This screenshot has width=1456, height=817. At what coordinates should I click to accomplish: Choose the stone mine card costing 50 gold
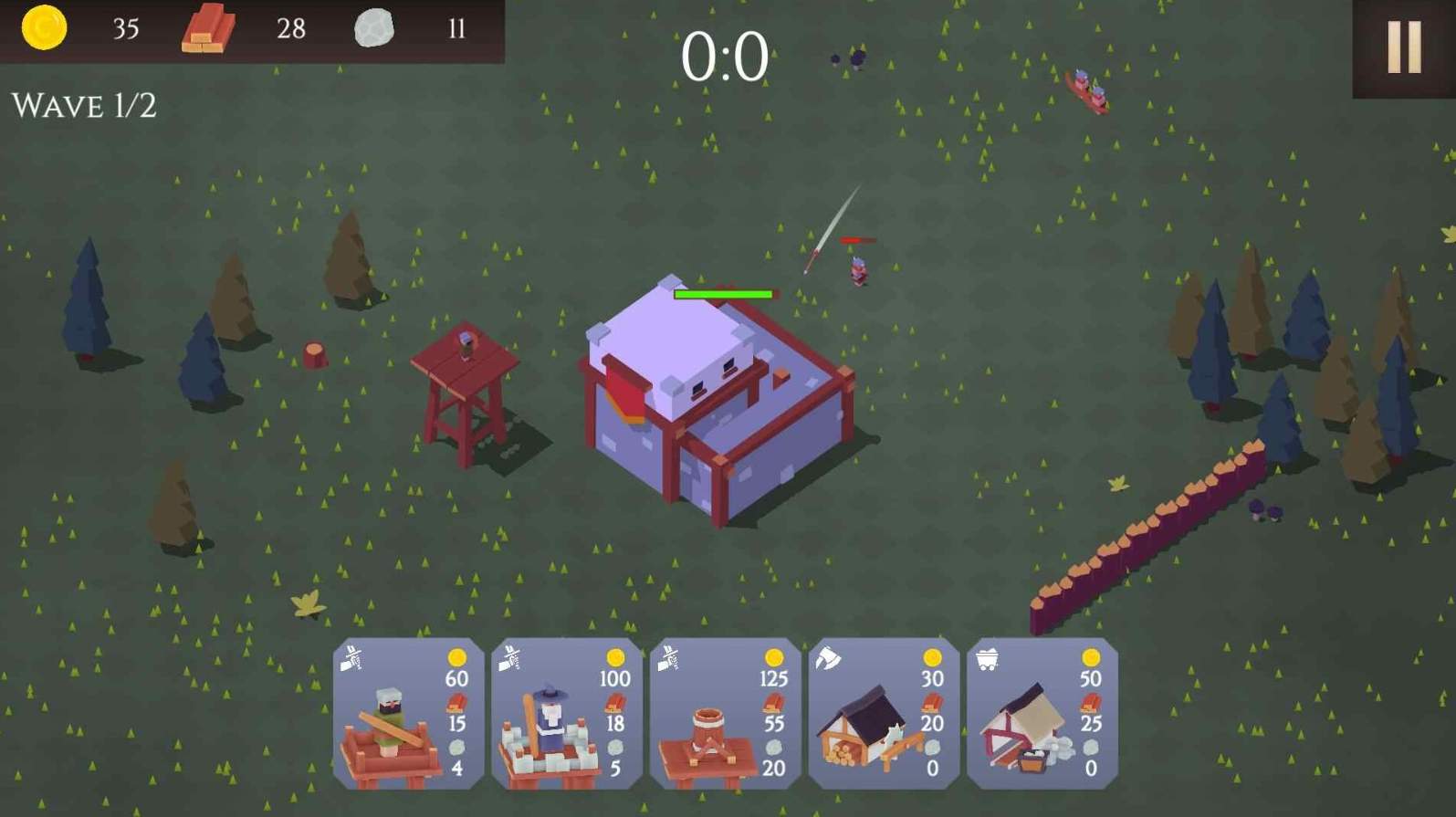pos(1042,714)
